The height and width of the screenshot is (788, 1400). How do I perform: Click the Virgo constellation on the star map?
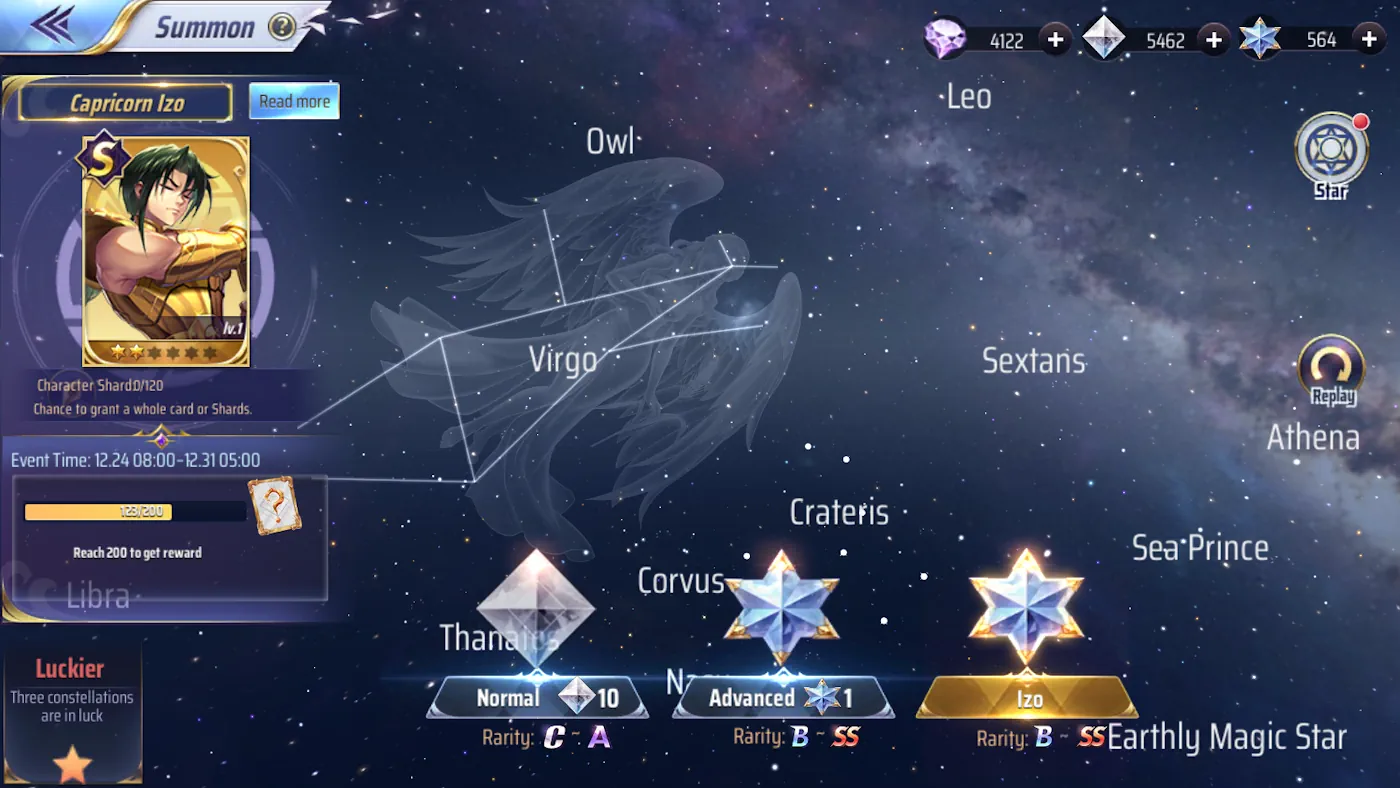(x=563, y=359)
